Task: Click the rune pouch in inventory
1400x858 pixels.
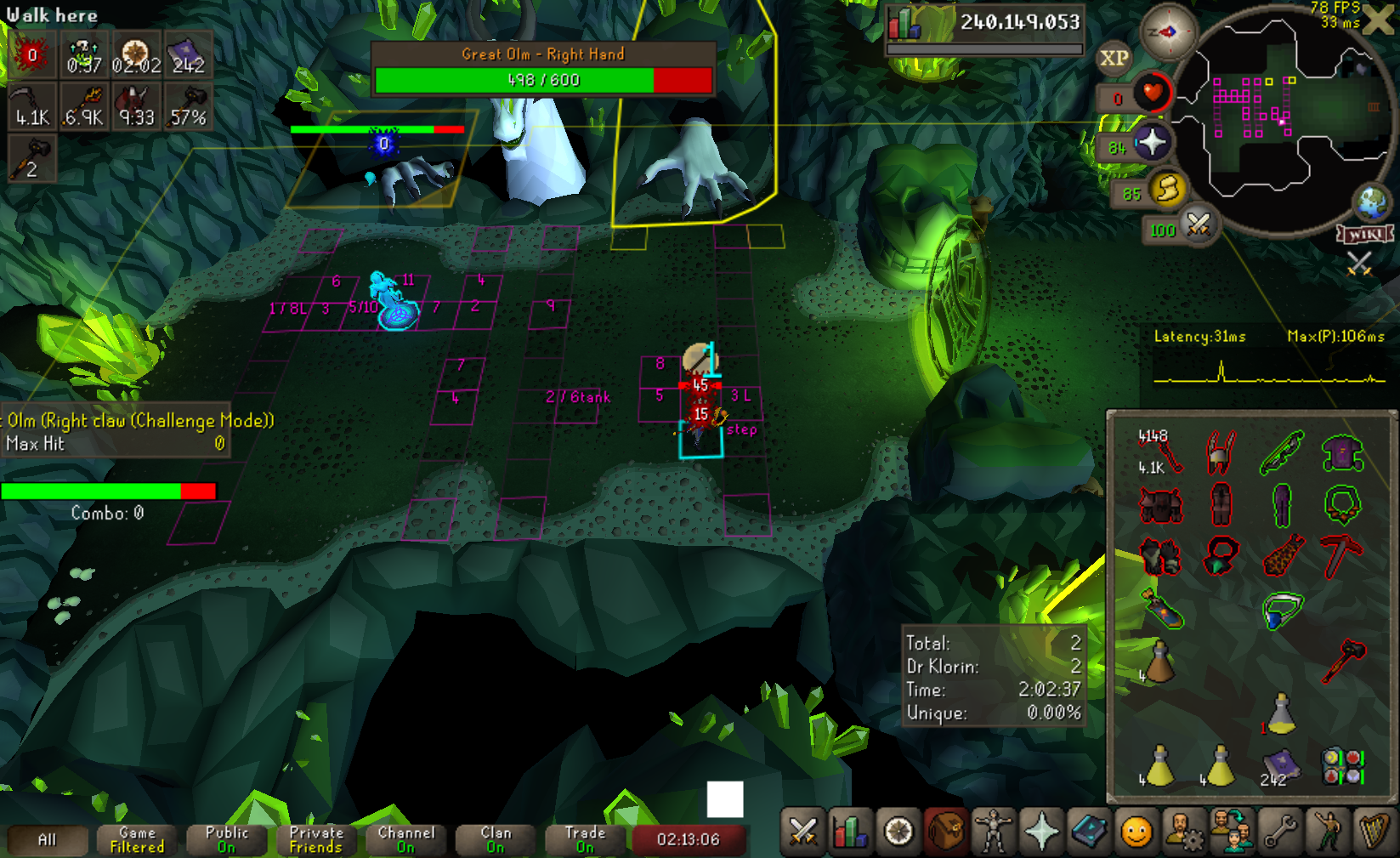Action: click(1342, 765)
